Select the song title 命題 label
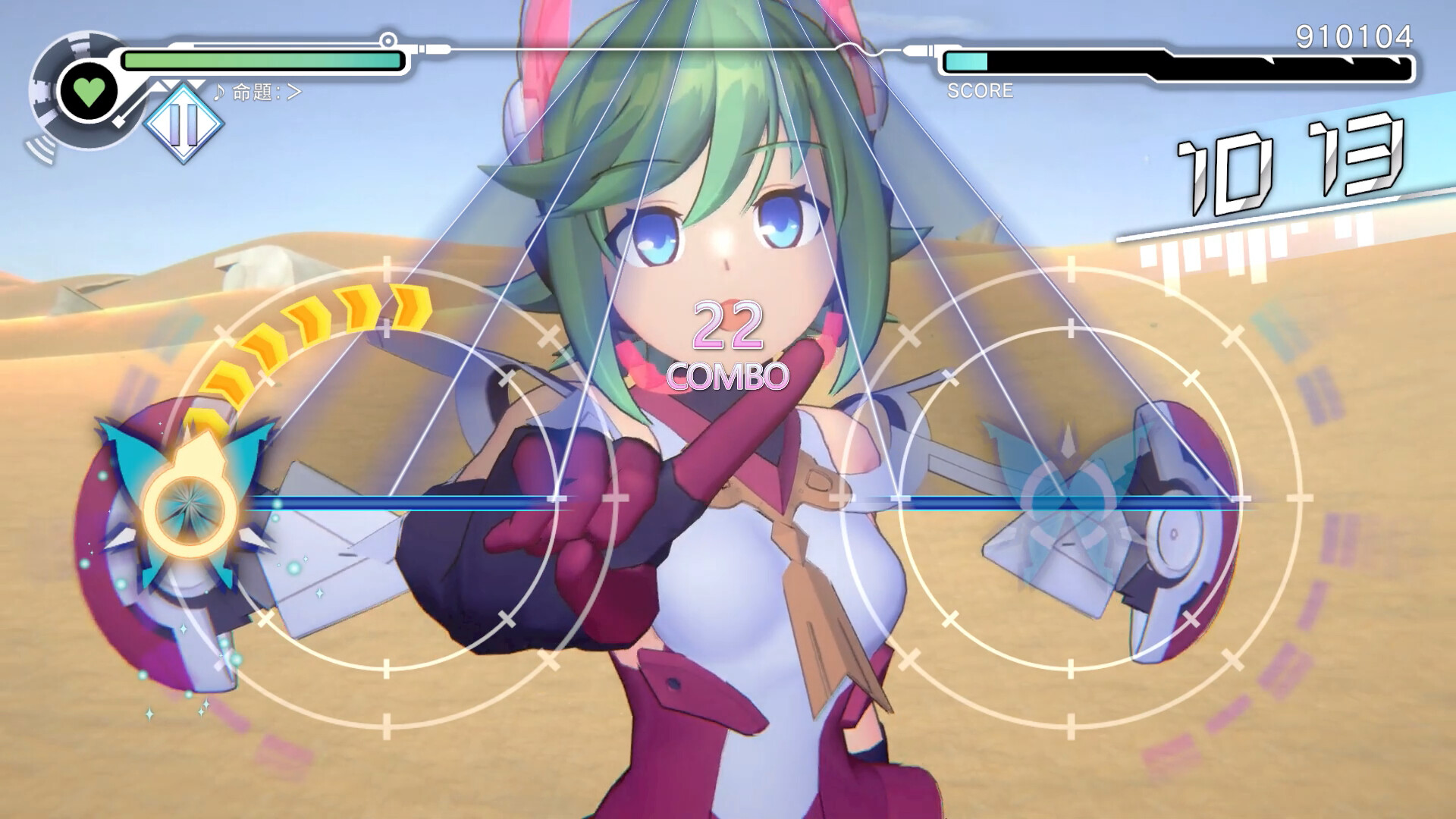This screenshot has height=819, width=1456. pyautogui.click(x=253, y=93)
